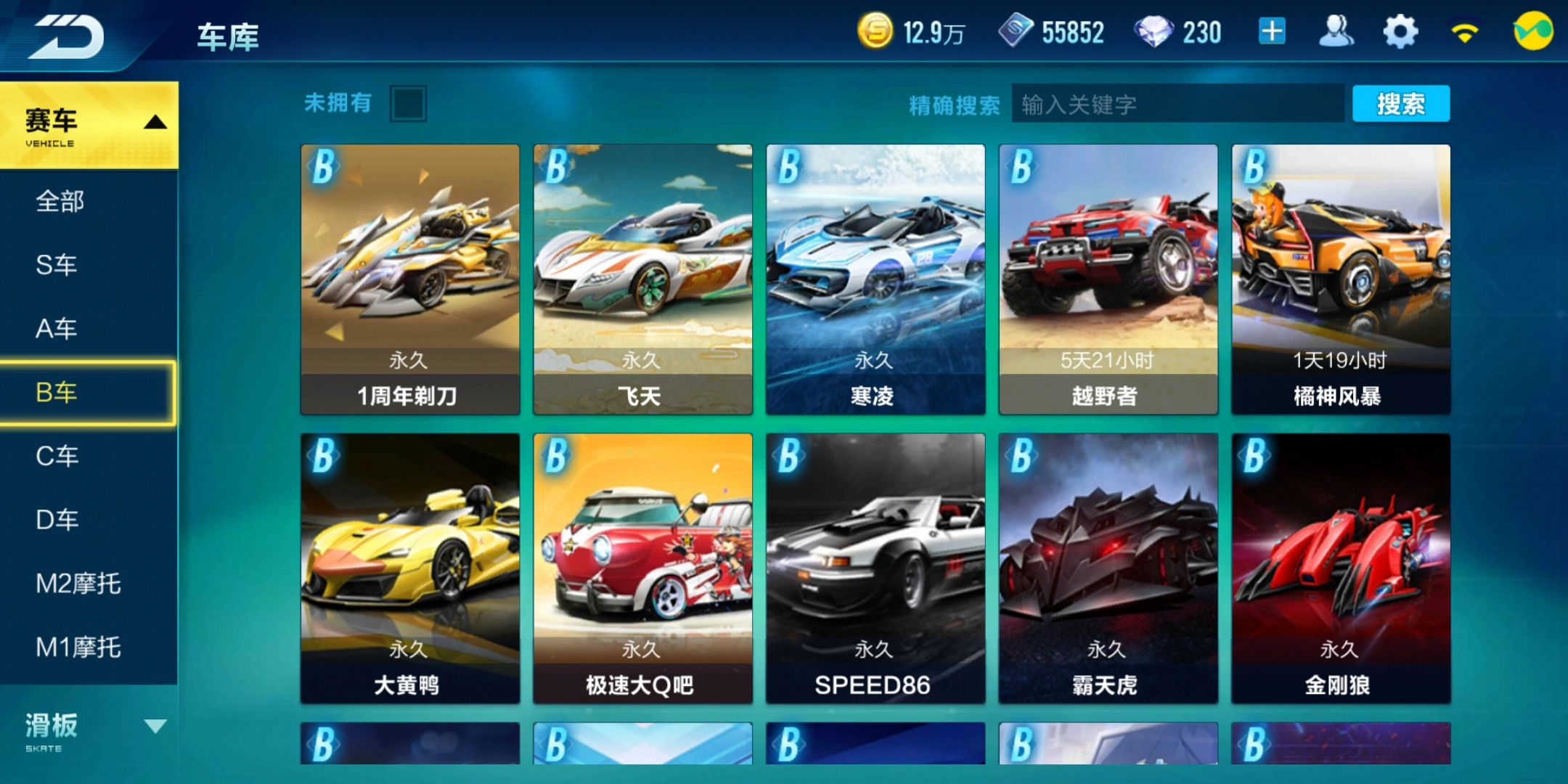Select the B badge on 飞天 card
Viewport: 1568px width, 784px height.
556,168
